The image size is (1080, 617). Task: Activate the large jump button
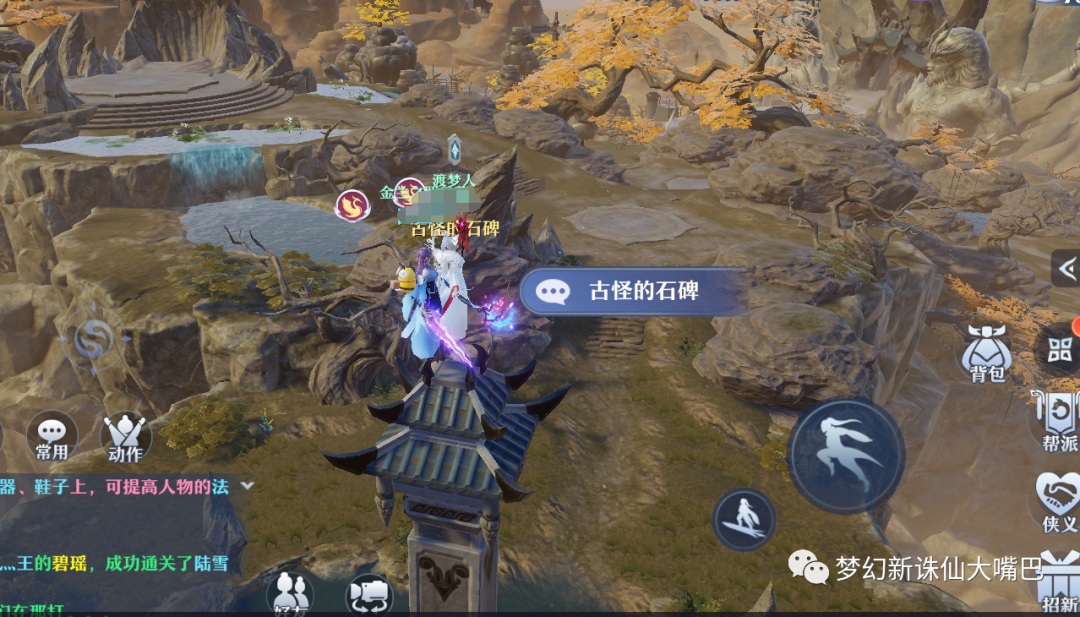click(x=846, y=454)
